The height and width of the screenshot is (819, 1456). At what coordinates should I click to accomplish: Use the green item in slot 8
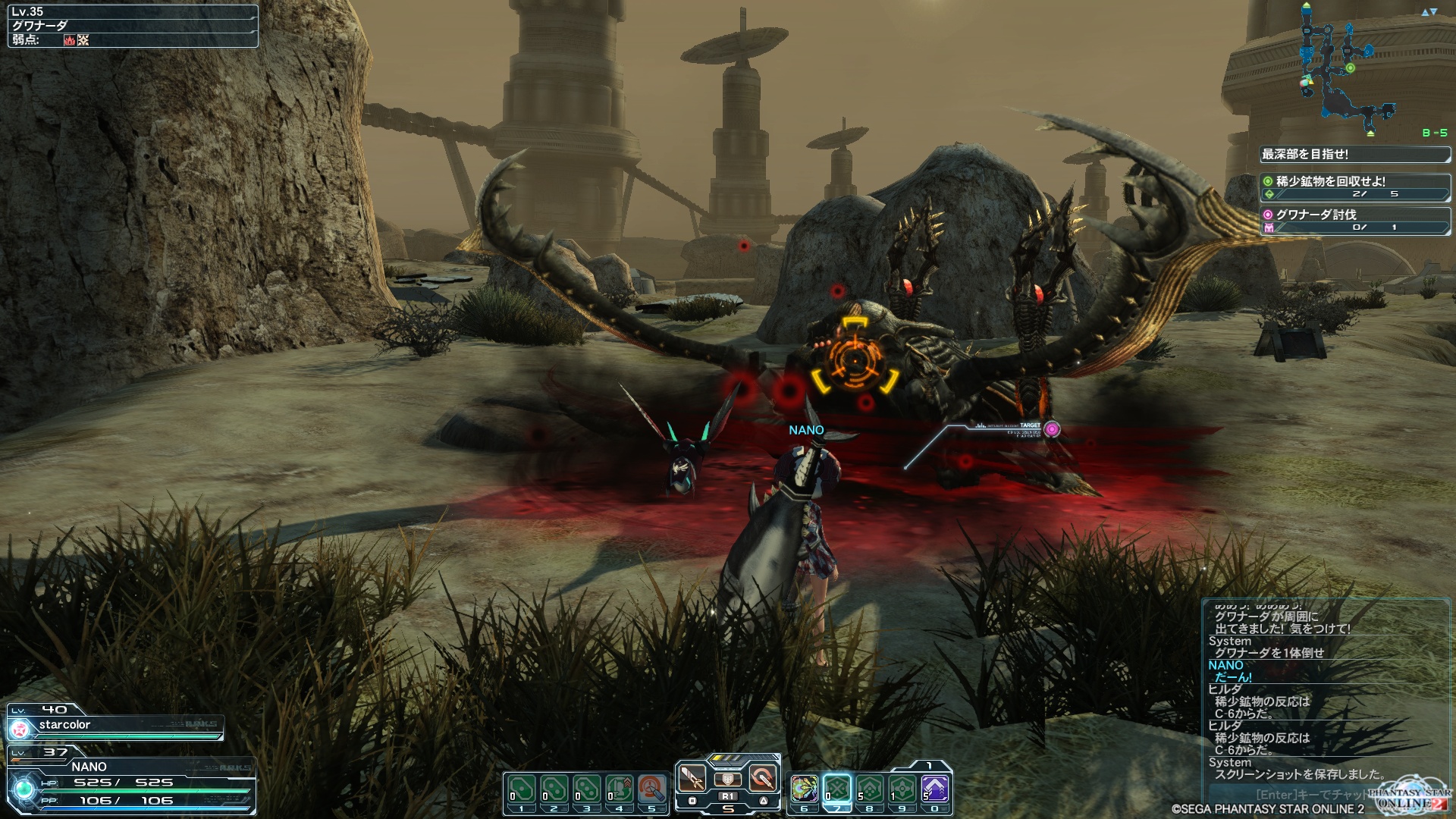[870, 790]
